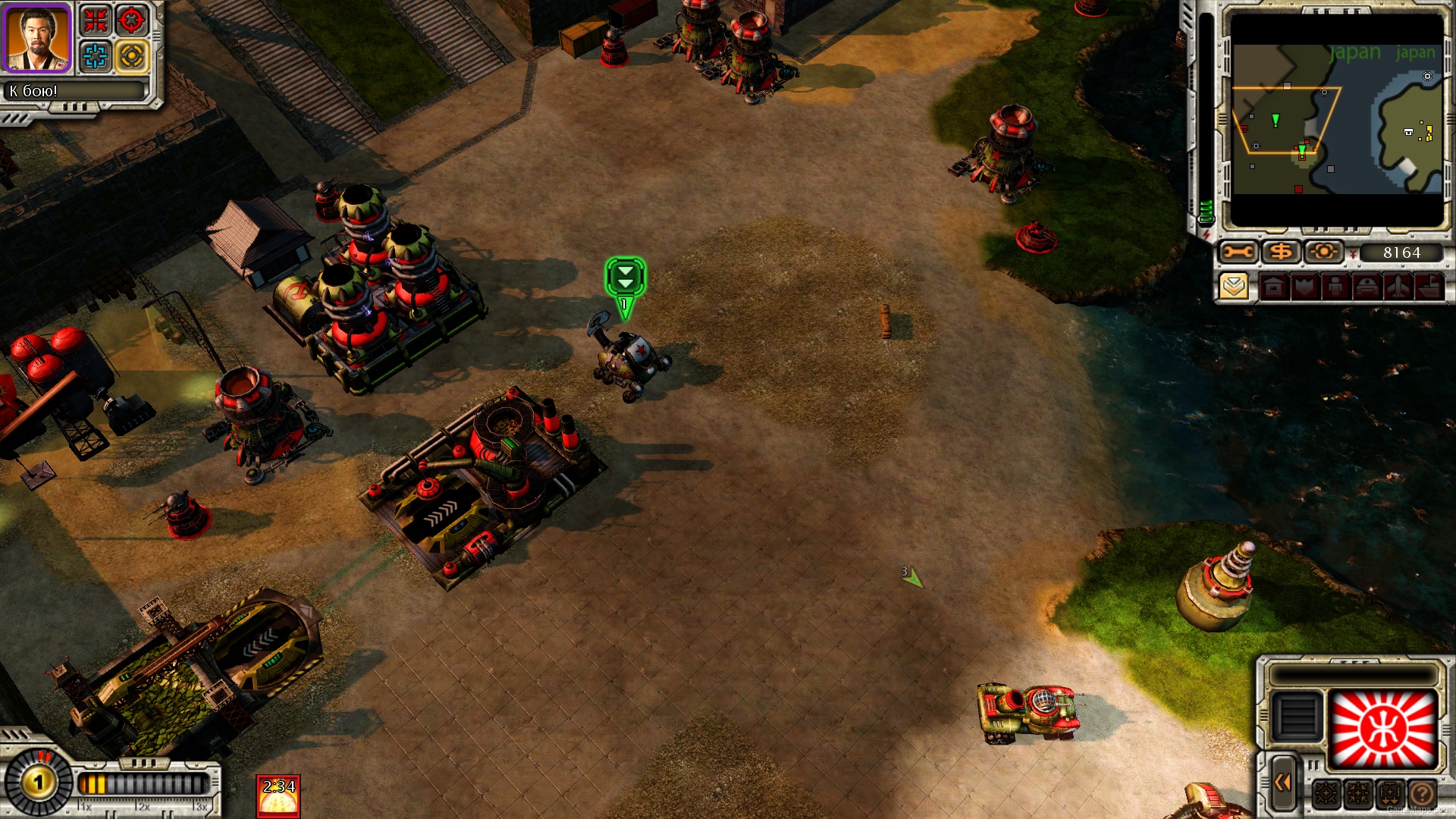Switch to the vehicles production tab

1367,287
